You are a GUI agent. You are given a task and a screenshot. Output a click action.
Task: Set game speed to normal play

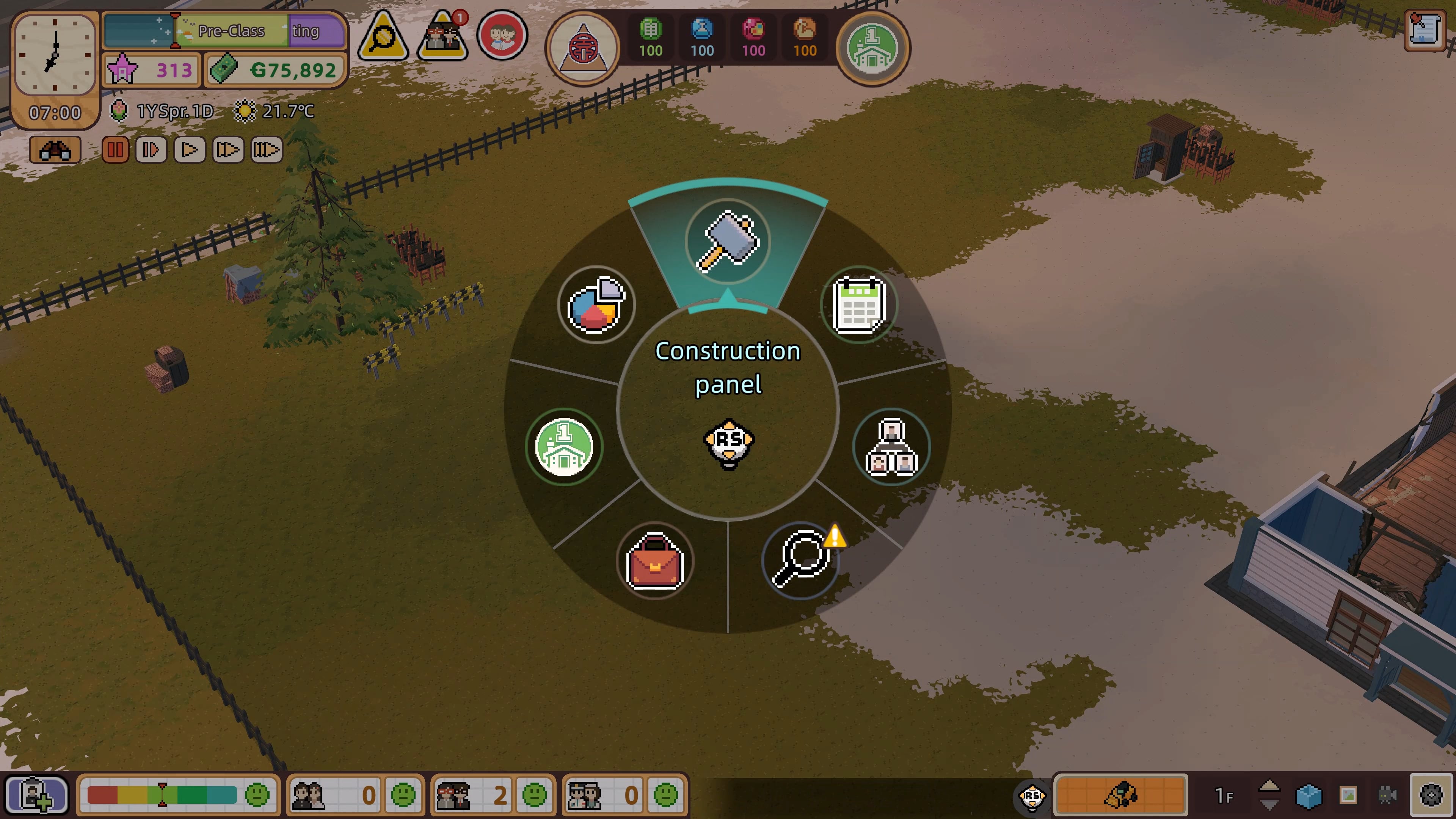click(189, 150)
